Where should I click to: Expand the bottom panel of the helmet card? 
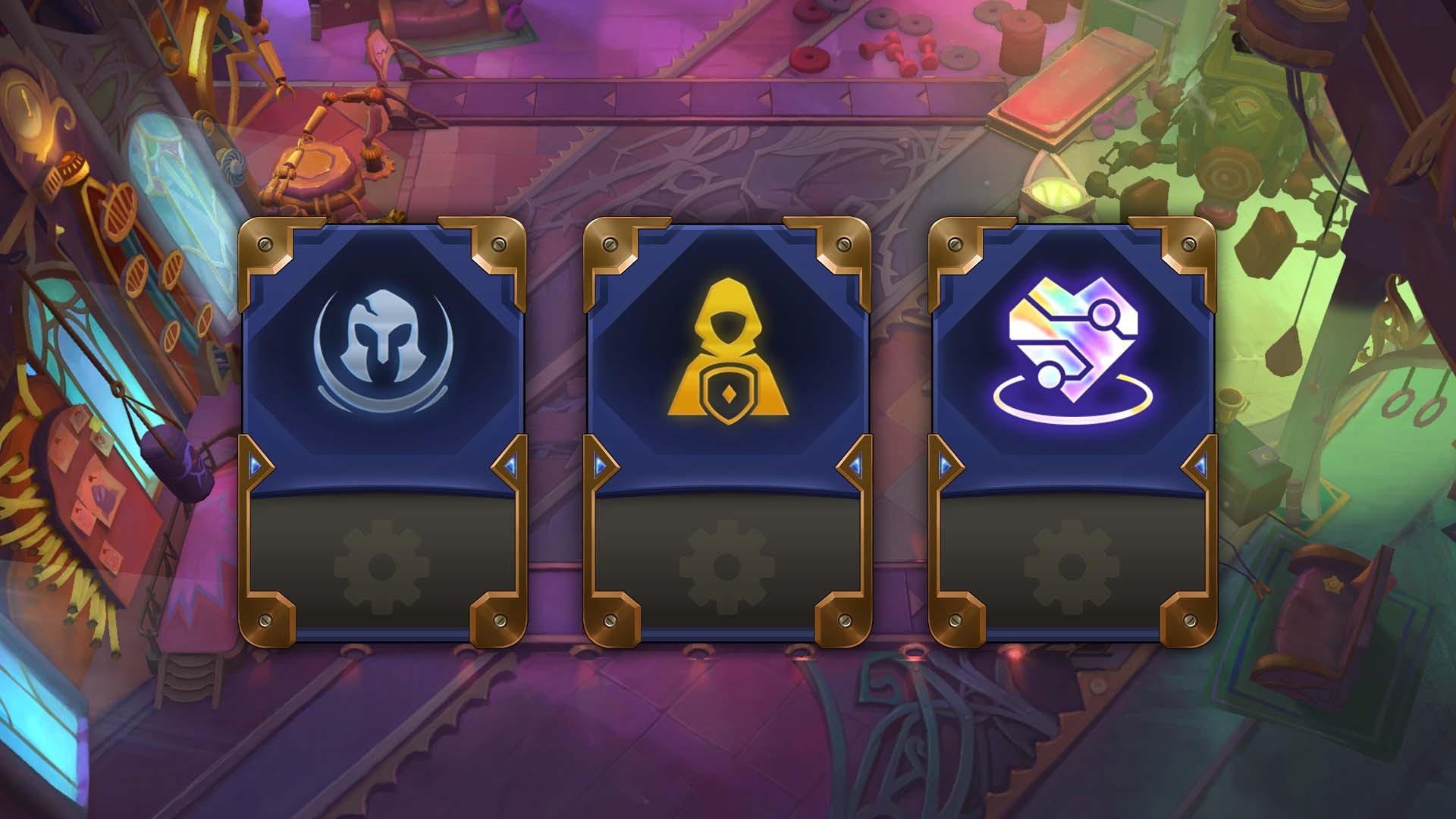384,565
